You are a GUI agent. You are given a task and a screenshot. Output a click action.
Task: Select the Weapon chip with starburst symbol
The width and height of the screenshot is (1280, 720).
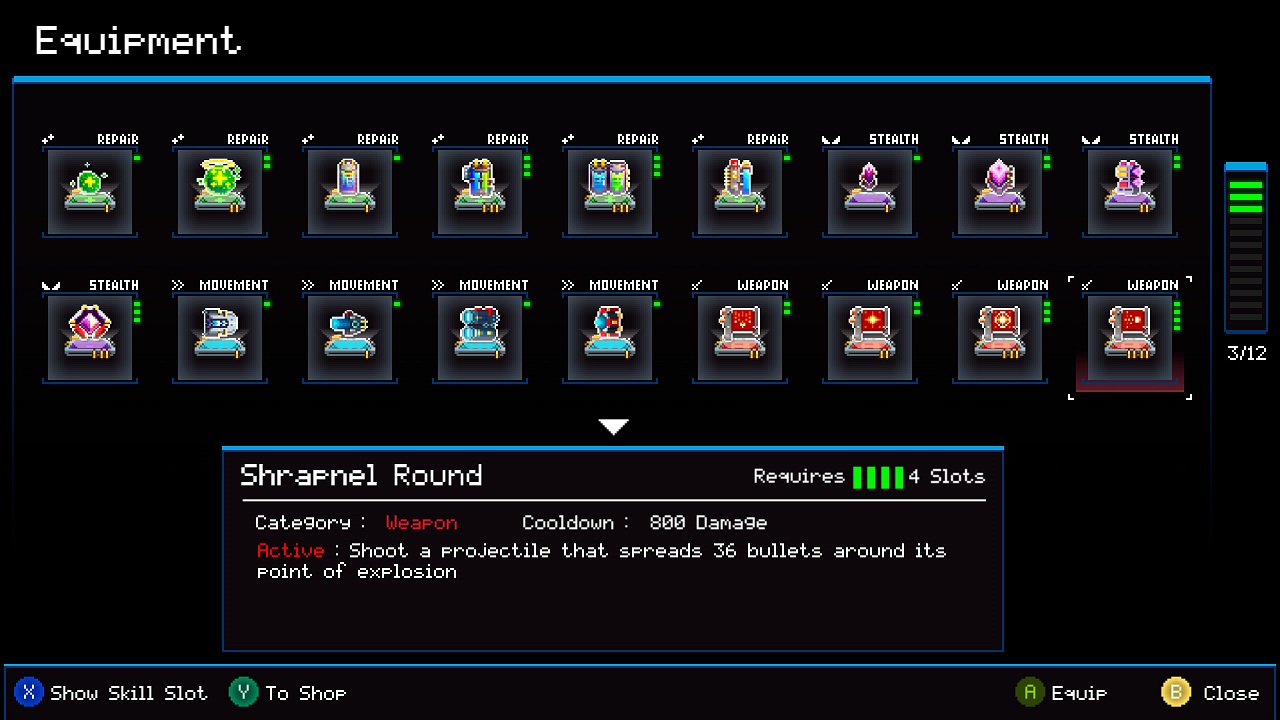pos(870,336)
